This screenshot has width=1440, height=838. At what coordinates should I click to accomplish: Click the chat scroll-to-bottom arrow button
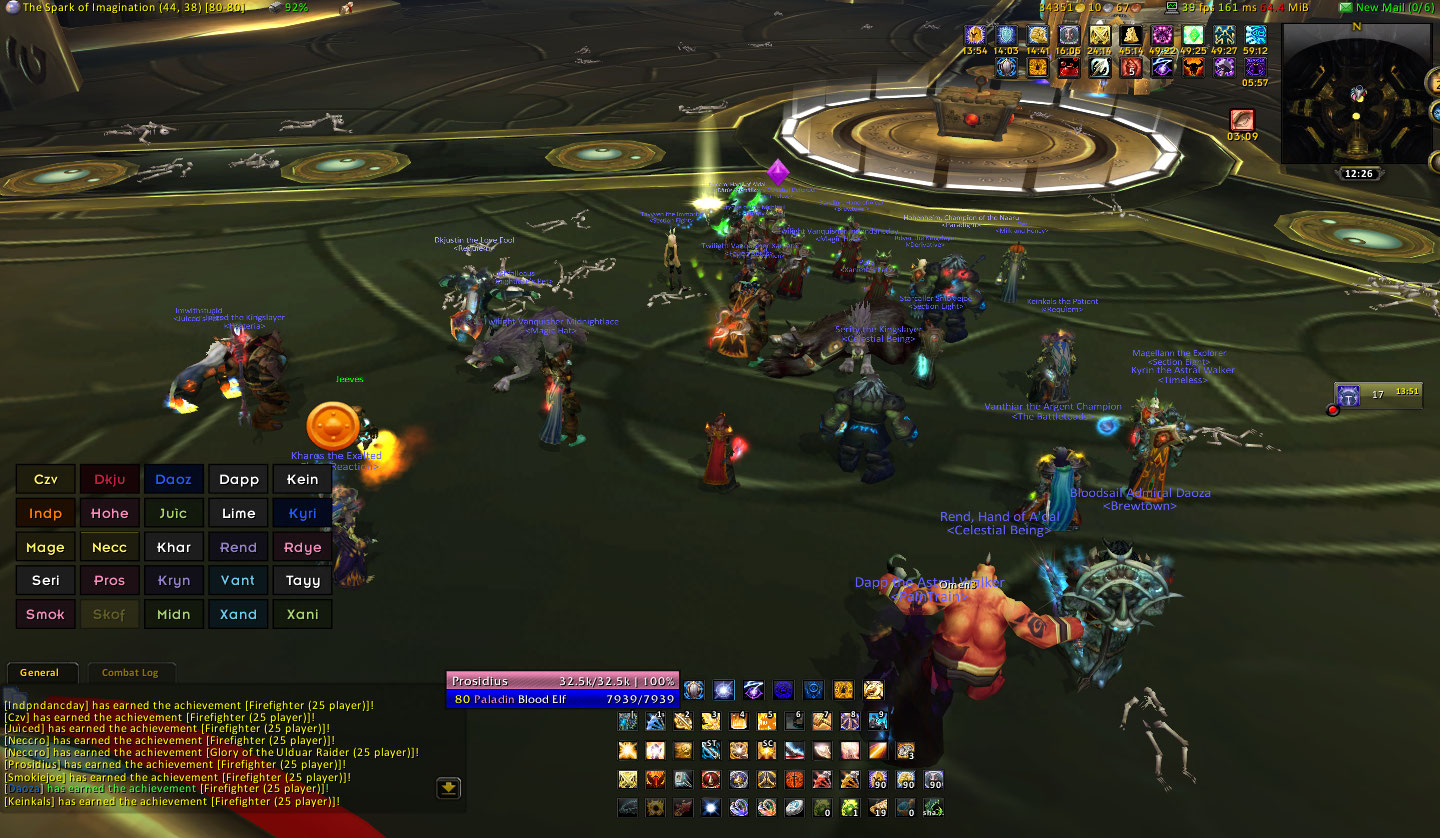tap(449, 788)
